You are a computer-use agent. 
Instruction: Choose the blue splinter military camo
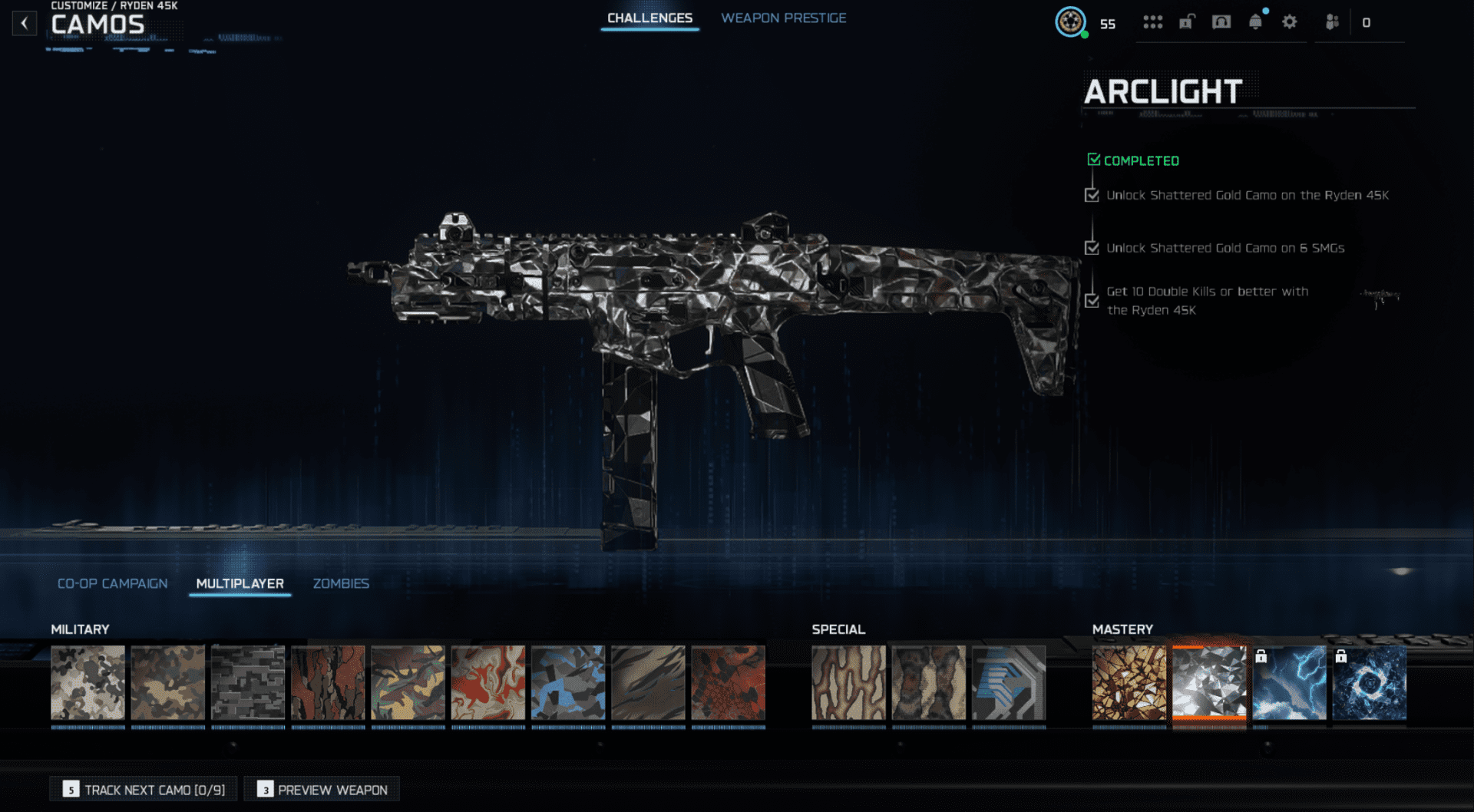click(x=568, y=682)
